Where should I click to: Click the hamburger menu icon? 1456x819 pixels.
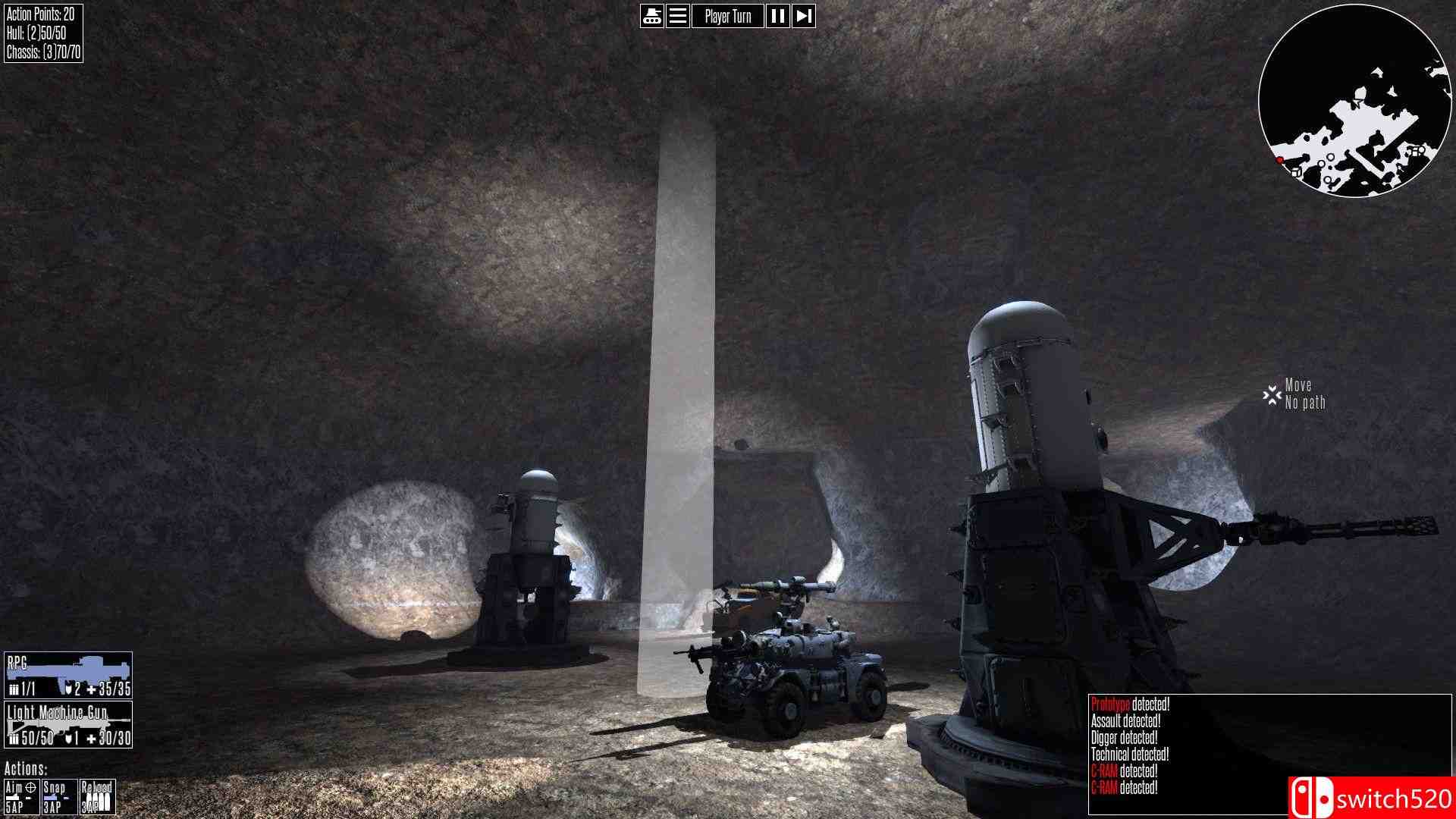point(677,15)
